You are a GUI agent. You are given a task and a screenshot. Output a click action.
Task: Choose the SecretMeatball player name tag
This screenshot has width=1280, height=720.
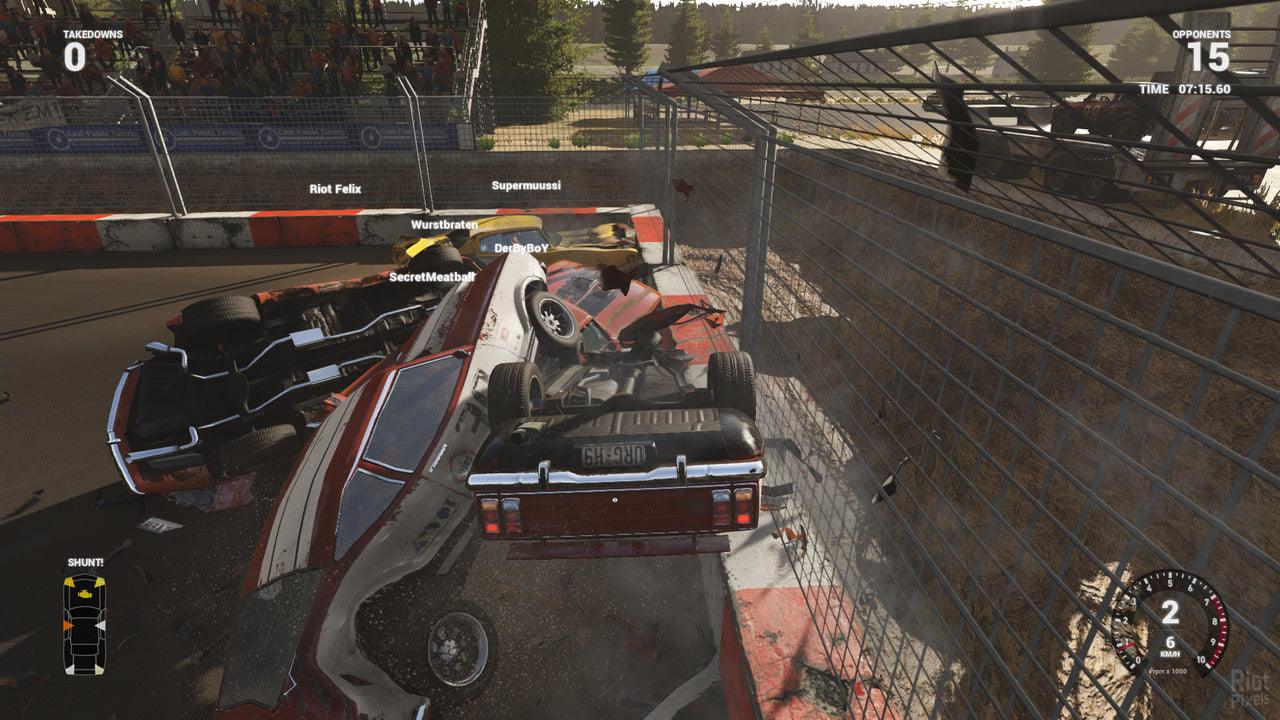(432, 276)
